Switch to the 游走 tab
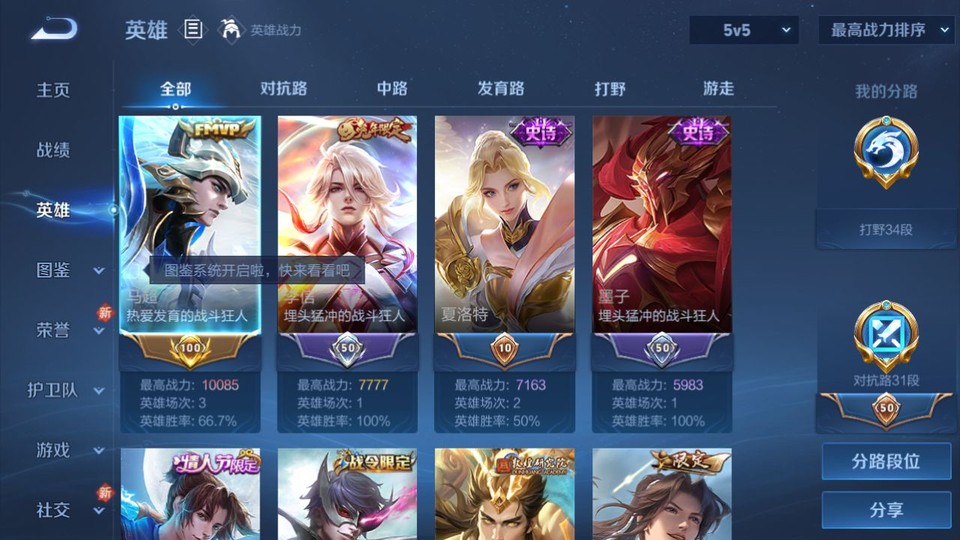Image resolution: width=960 pixels, height=540 pixels. click(718, 88)
